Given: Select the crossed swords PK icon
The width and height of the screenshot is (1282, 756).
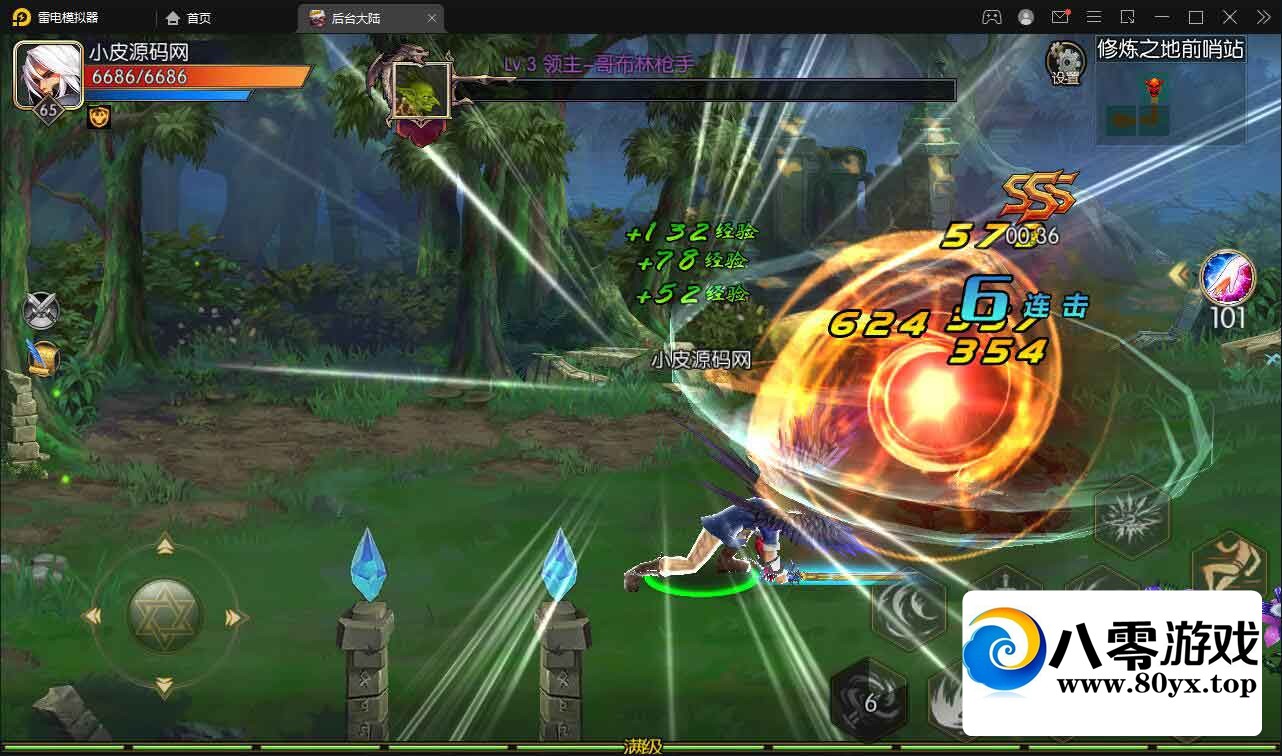Looking at the screenshot, I should pos(40,310).
